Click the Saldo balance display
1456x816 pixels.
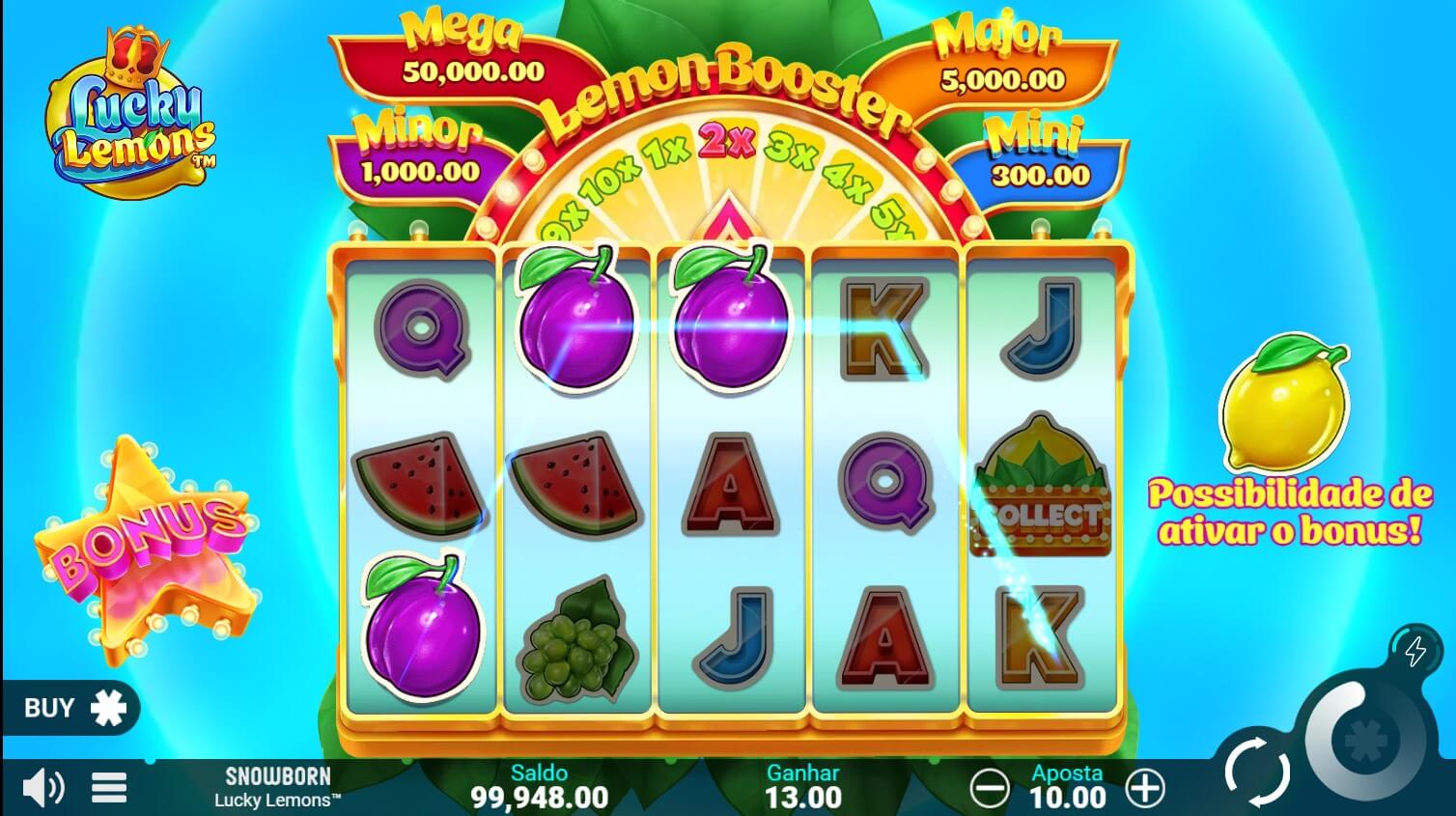point(541,787)
